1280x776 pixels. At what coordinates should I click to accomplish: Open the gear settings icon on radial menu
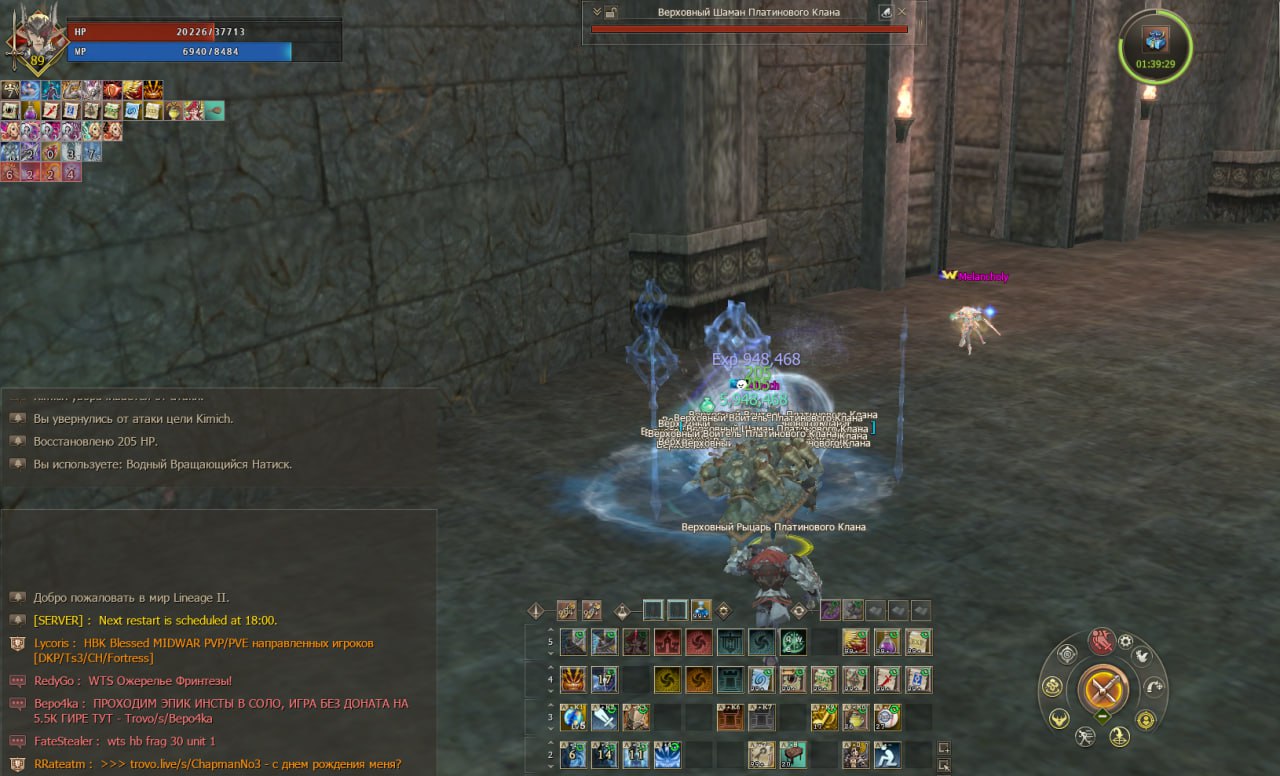pyautogui.click(x=1126, y=641)
